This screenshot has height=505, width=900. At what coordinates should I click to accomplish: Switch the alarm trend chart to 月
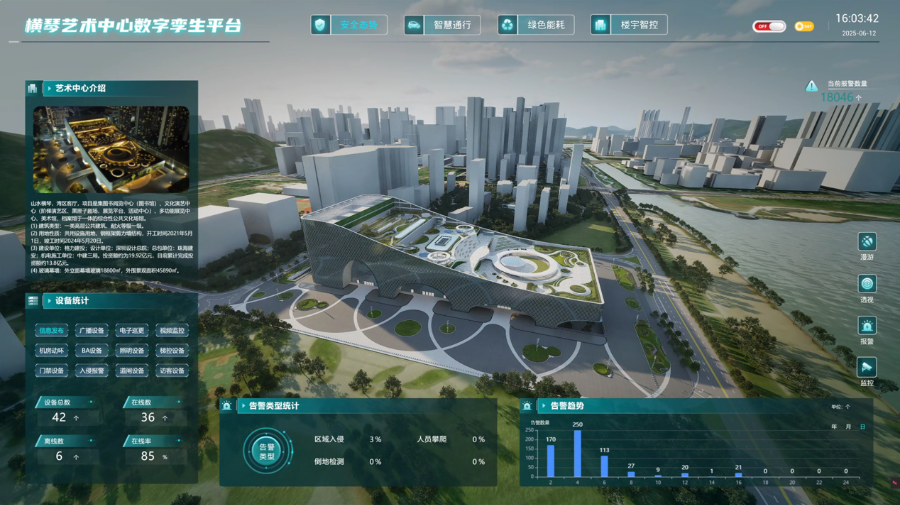click(849, 426)
